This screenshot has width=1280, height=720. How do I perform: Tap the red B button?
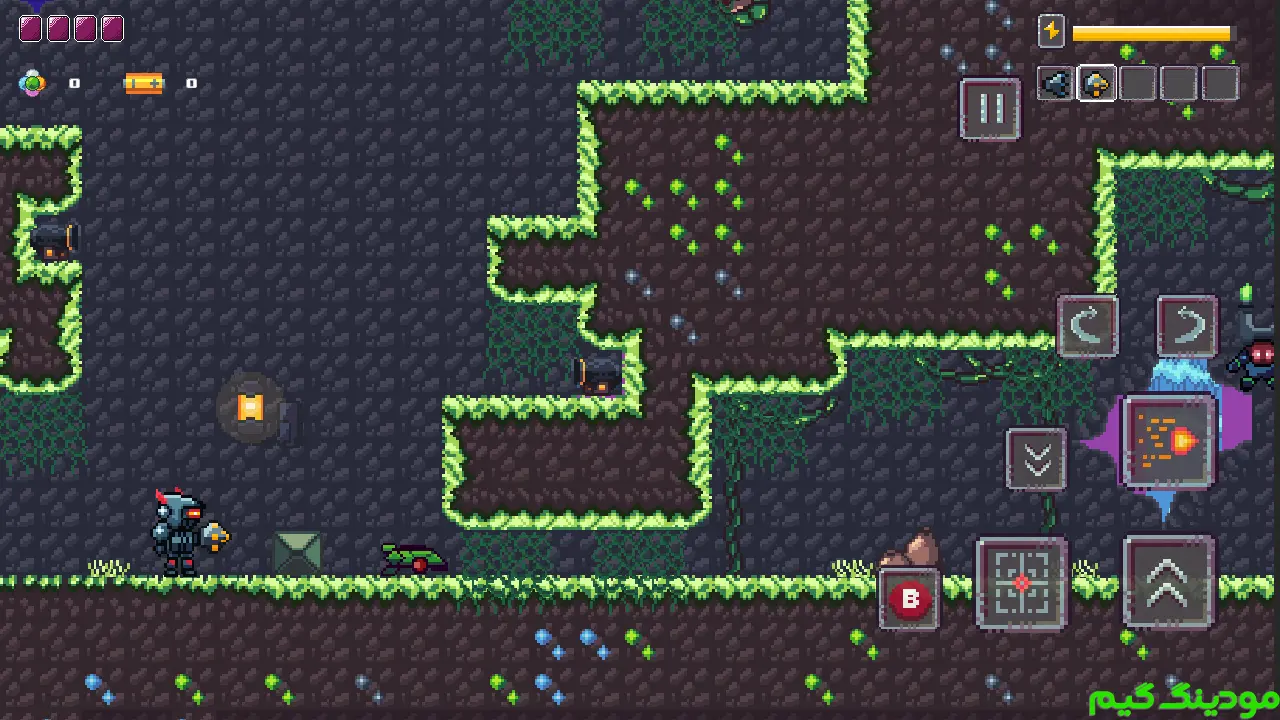(910, 599)
